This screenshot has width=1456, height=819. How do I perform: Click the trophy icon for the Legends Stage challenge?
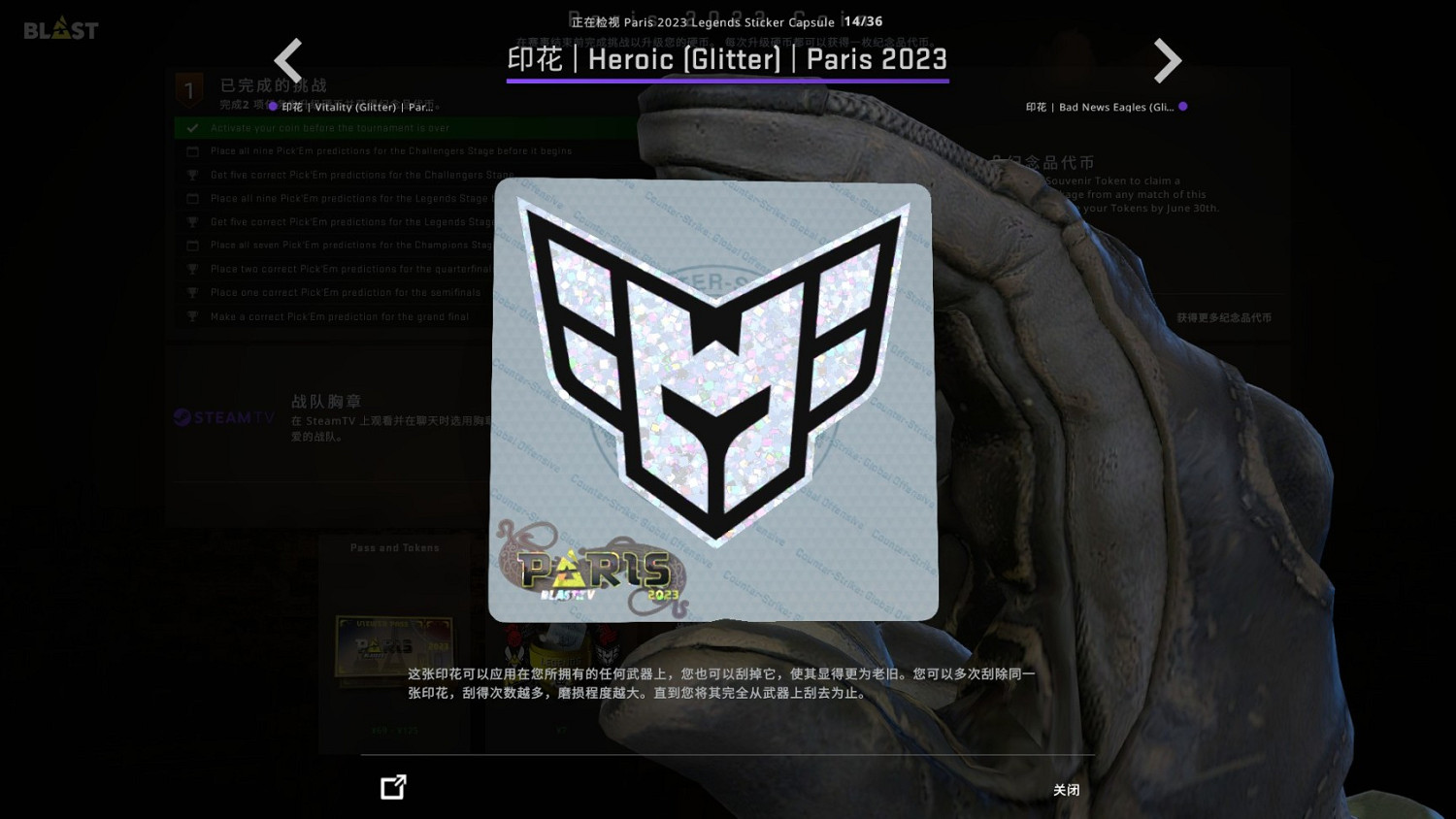tap(192, 221)
